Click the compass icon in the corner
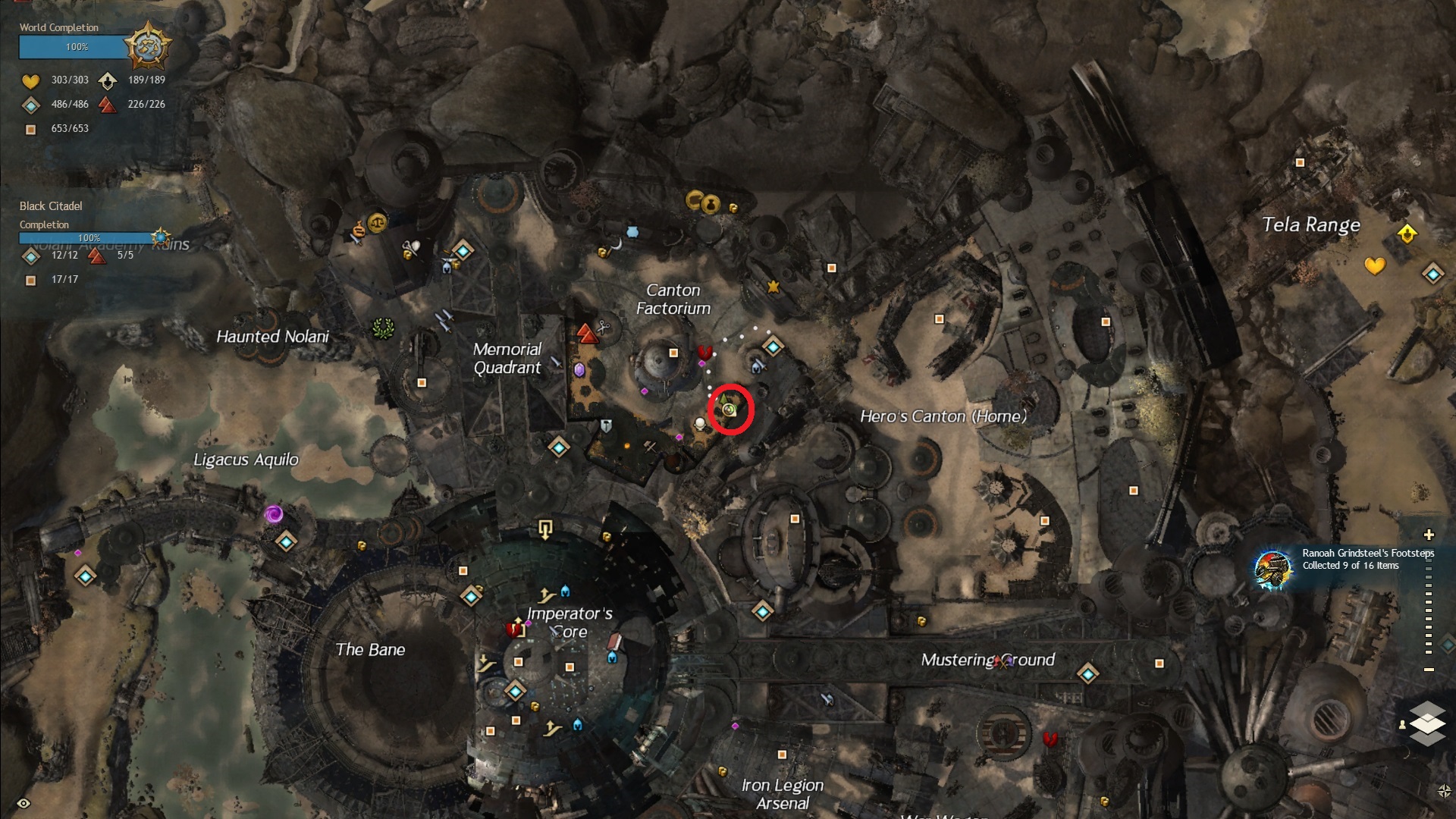Screen dimensions: 1456x819 tap(1443, 791)
